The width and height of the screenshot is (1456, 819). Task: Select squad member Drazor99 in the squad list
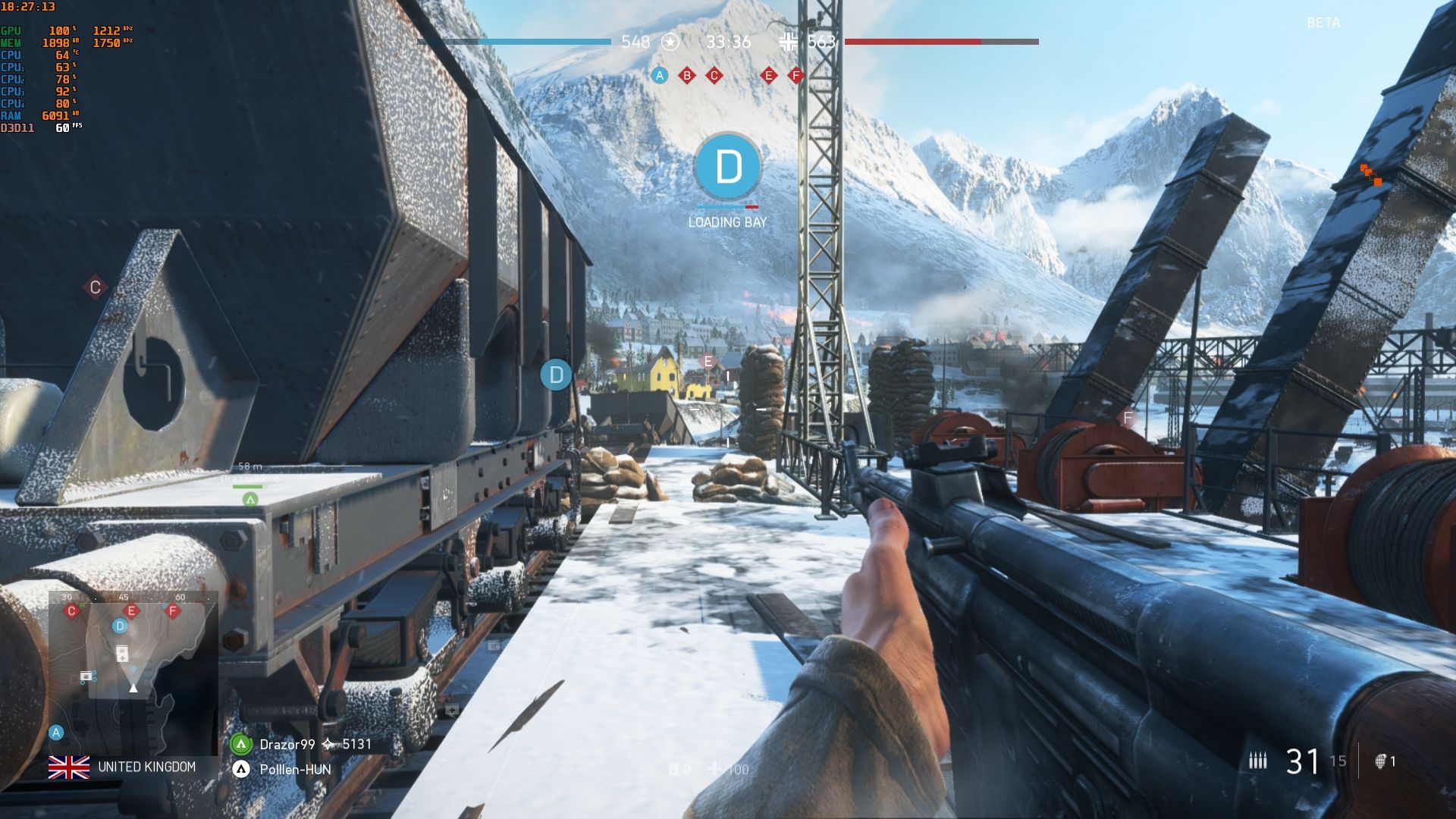(x=287, y=744)
